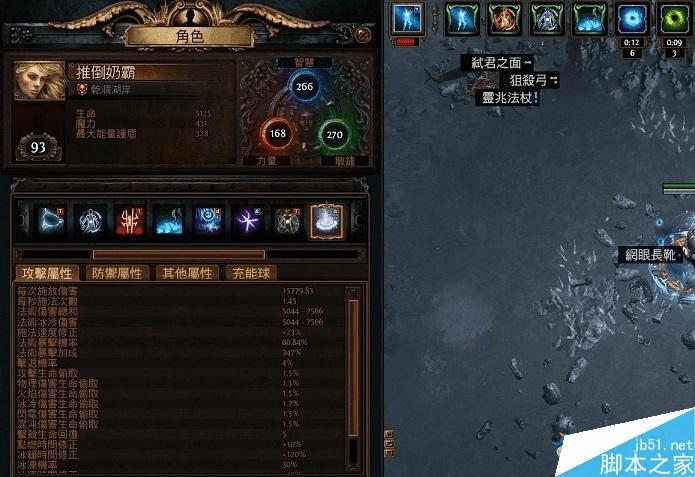Choose the purple starburst skill icon
695x477 pixels.
click(x=246, y=219)
